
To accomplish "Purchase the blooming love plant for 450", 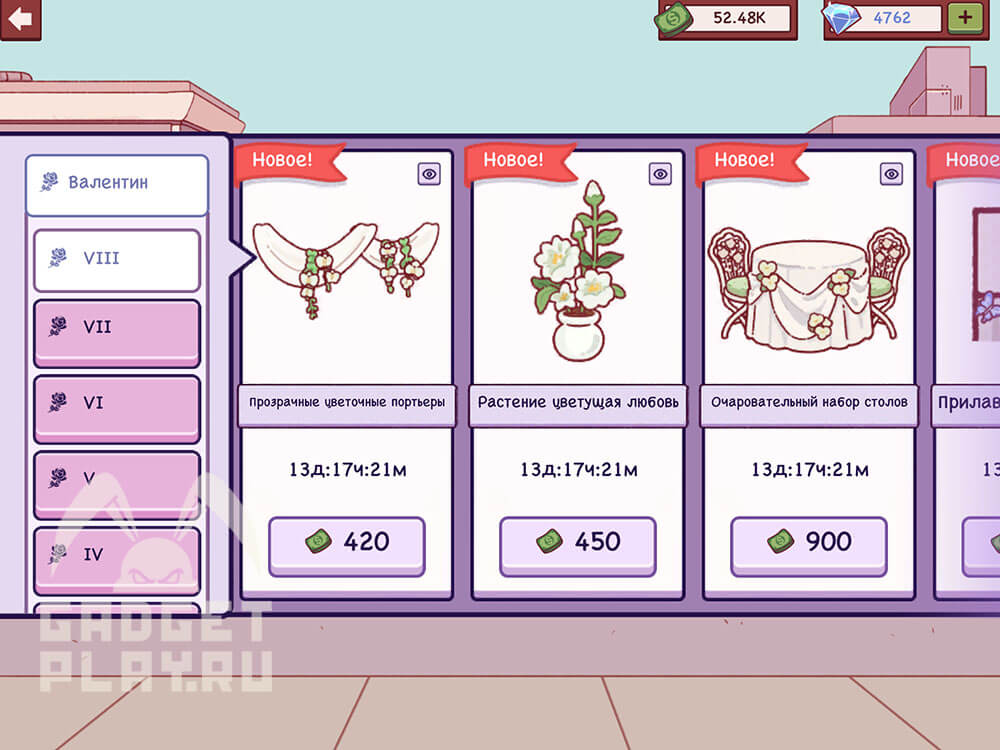I will click(577, 544).
